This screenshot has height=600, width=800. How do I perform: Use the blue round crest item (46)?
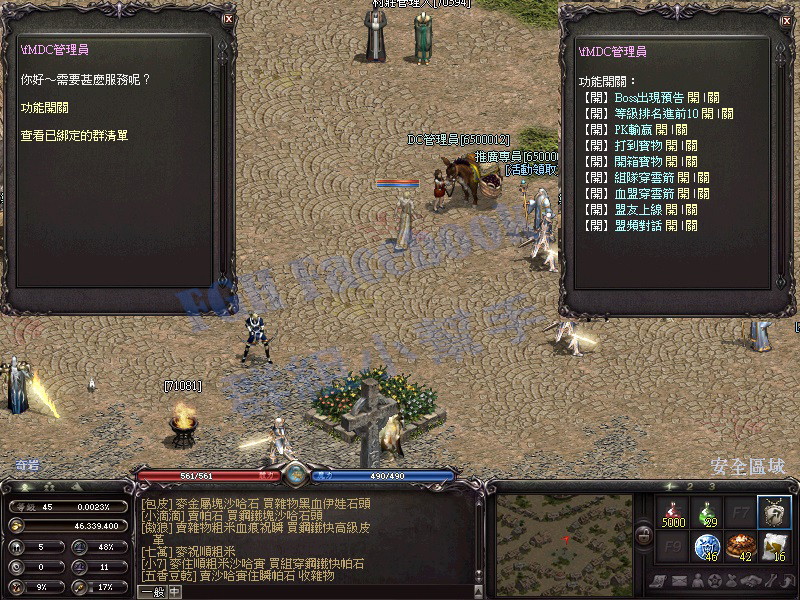[706, 546]
